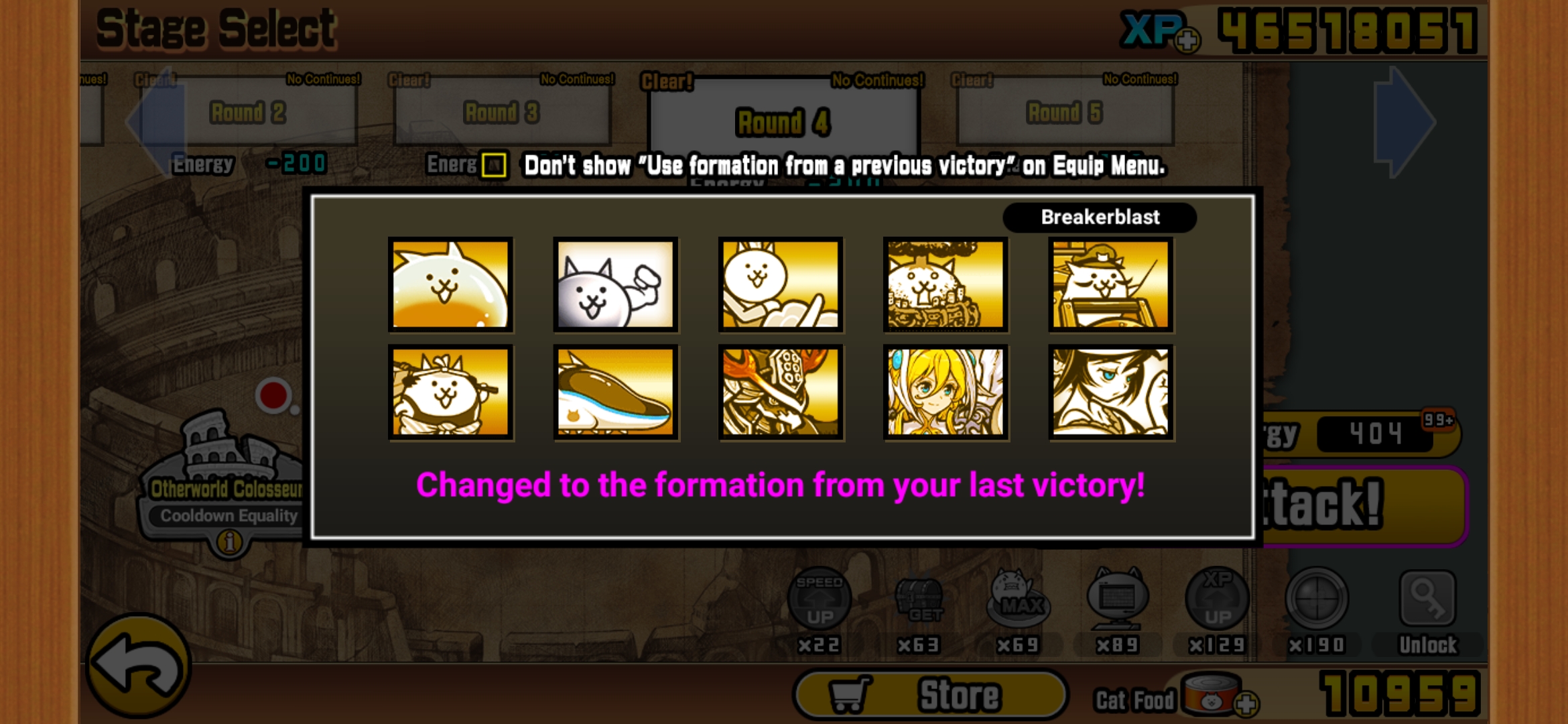
Task: Select the whale-shaped cat unit portrait
Action: pyautogui.click(x=614, y=391)
